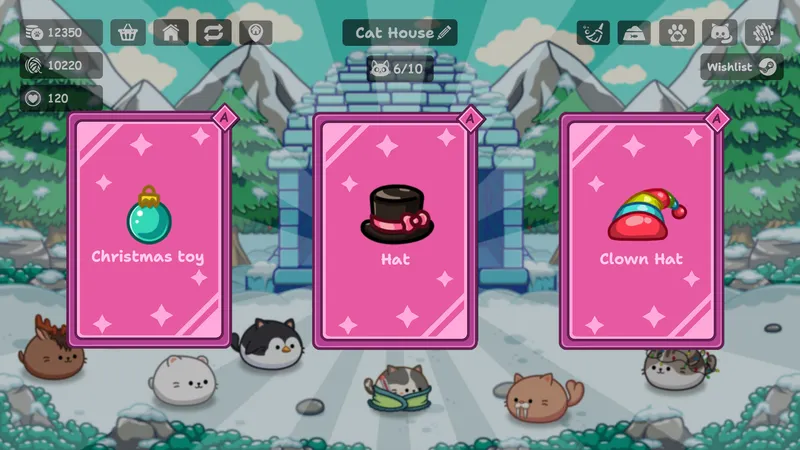Click the bamboo stalks icon
Screen dimensions: 800x450
click(x=761, y=33)
